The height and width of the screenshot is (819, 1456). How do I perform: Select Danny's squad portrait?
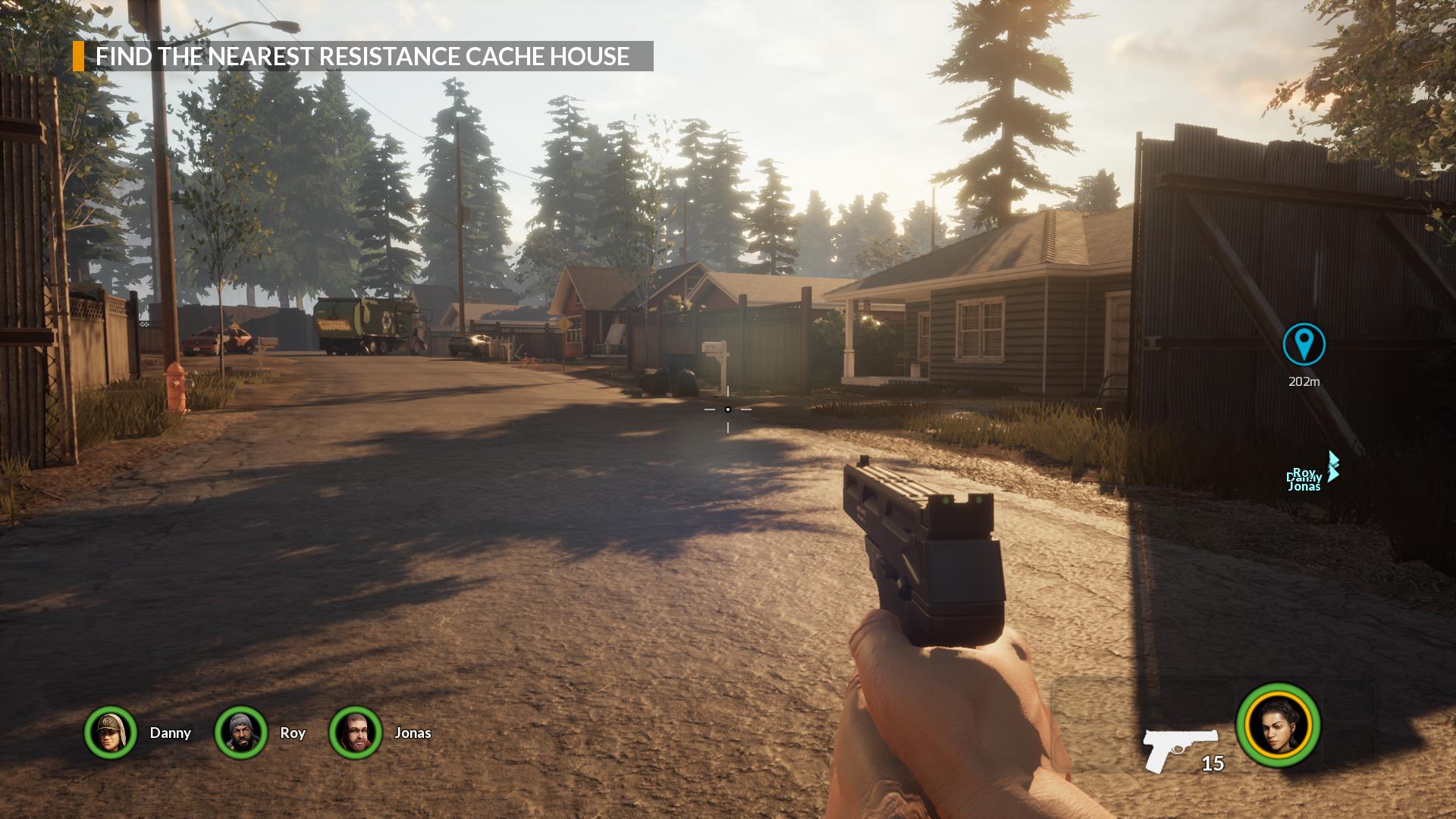pyautogui.click(x=111, y=733)
